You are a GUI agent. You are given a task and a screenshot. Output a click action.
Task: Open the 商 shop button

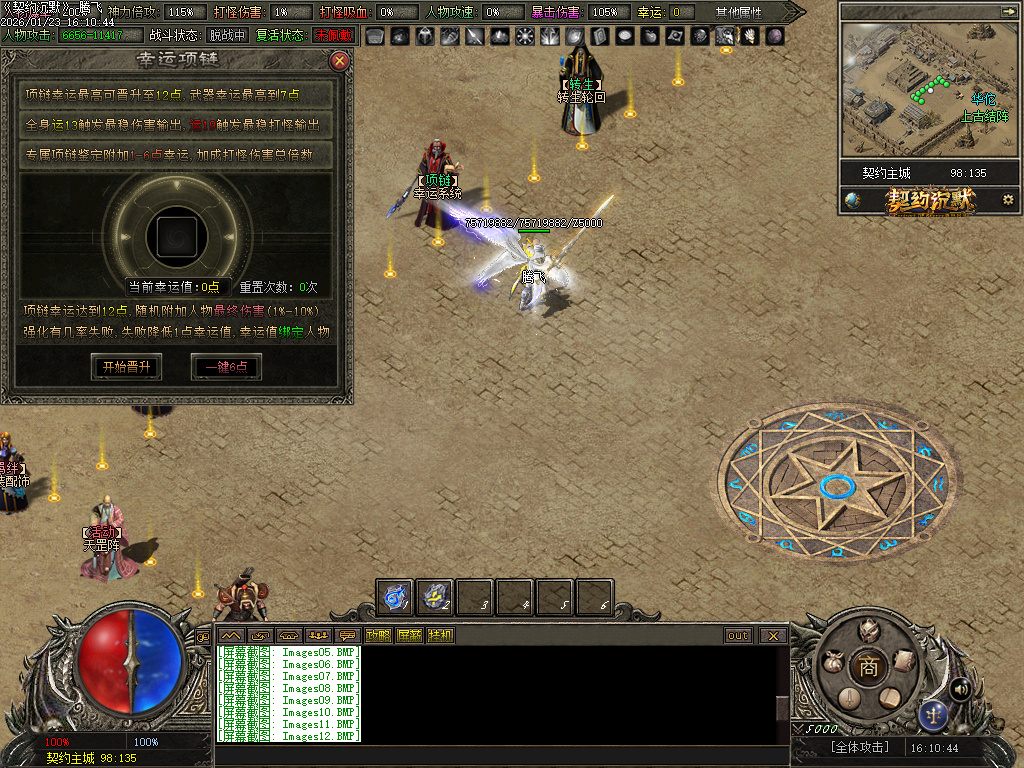pos(869,668)
